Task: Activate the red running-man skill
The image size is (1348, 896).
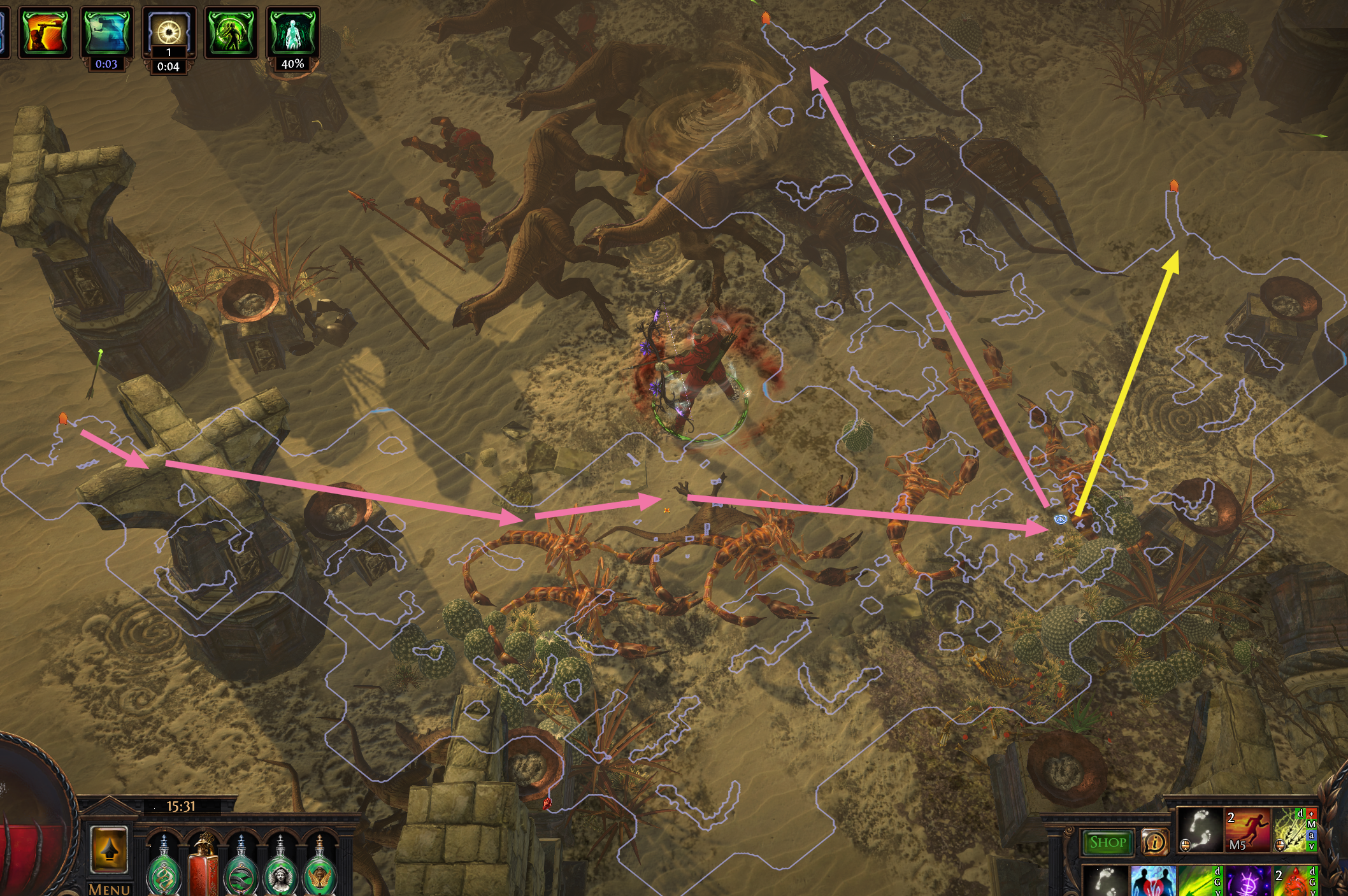Action: 1247,830
